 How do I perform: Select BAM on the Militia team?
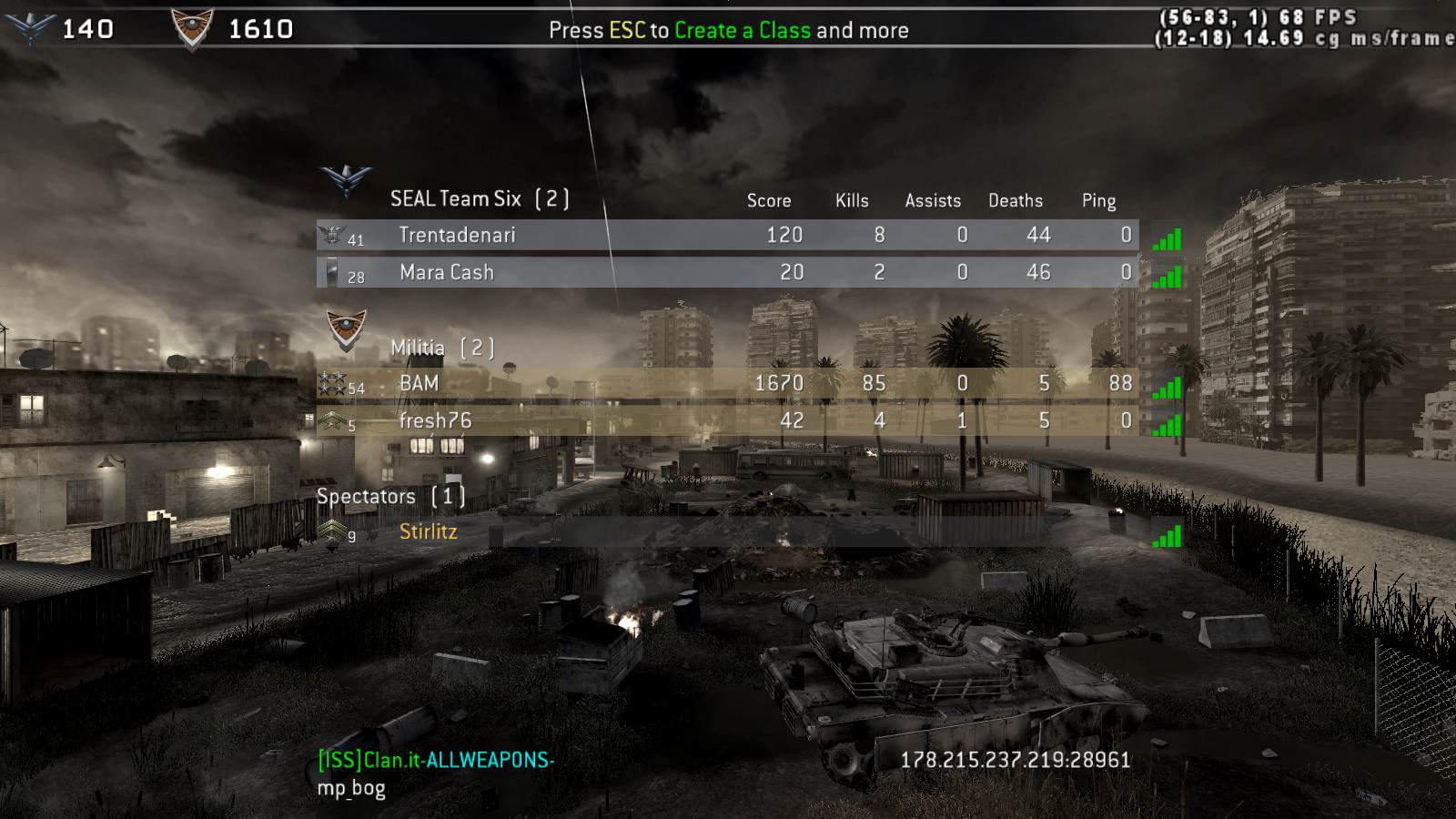(x=419, y=384)
